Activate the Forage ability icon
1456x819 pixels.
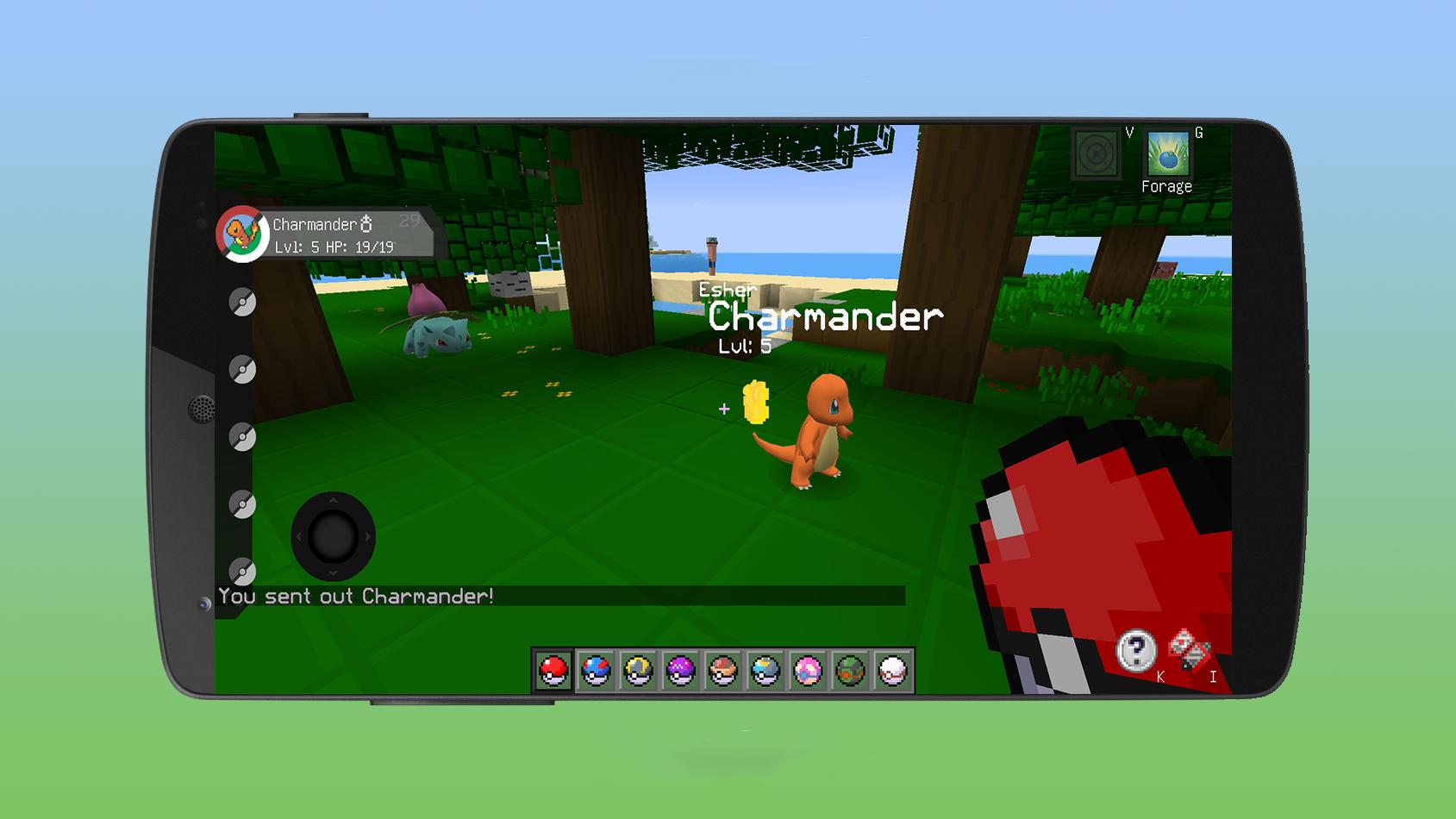(1166, 155)
